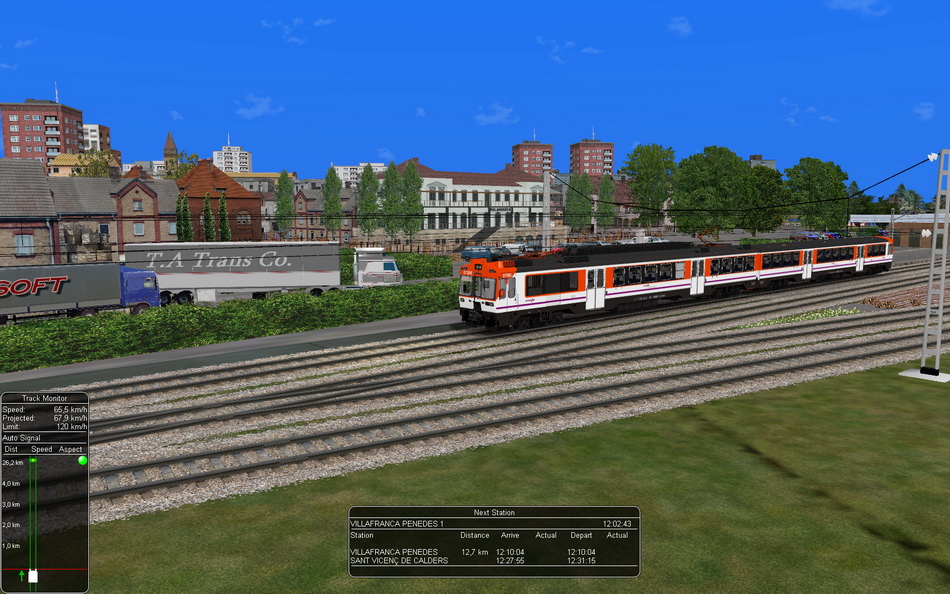
Task: Select the Sant Vicenç de Calders station row
Action: pos(494,561)
